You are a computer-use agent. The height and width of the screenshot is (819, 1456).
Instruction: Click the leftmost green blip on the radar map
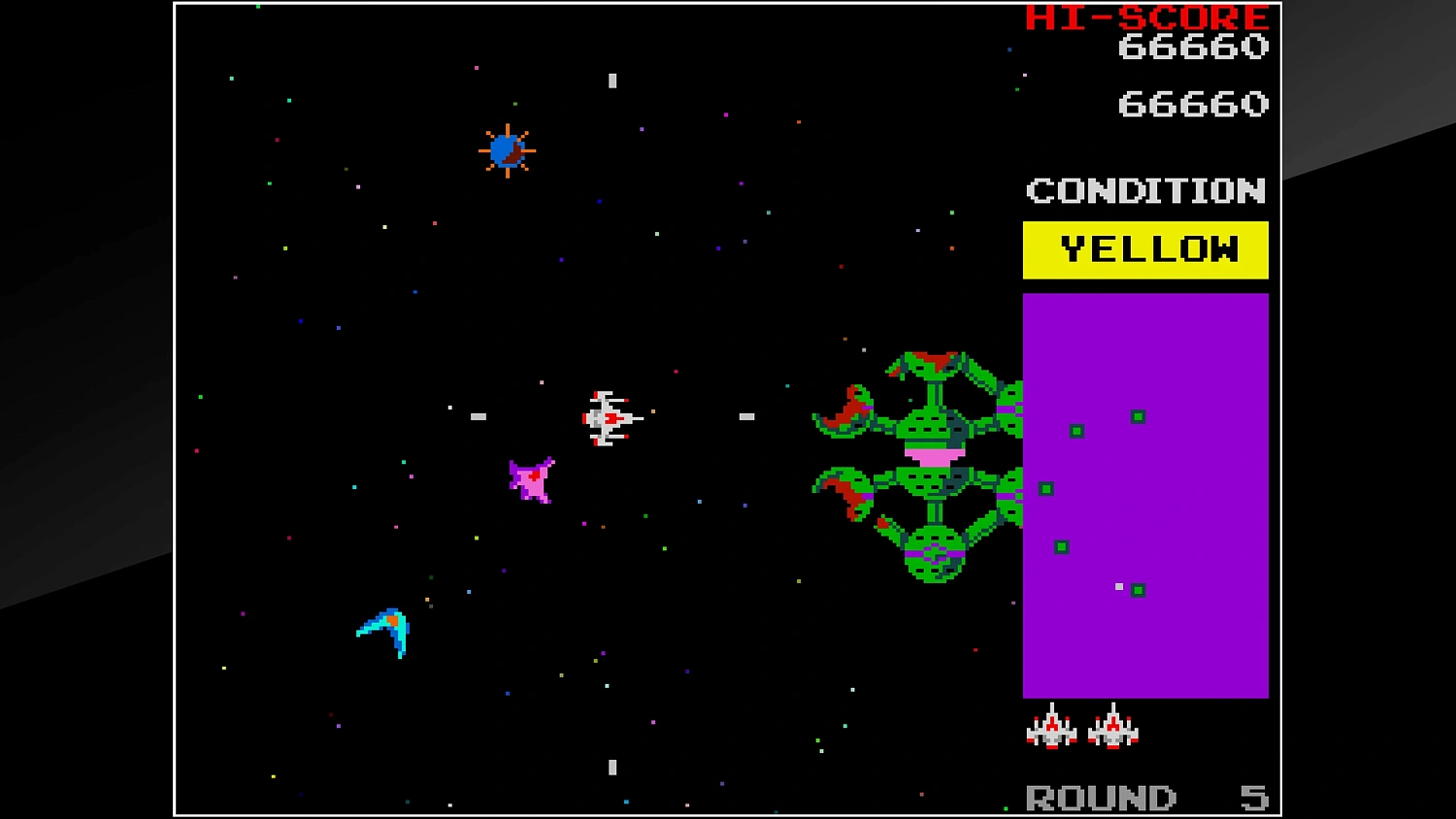[x=1046, y=488]
